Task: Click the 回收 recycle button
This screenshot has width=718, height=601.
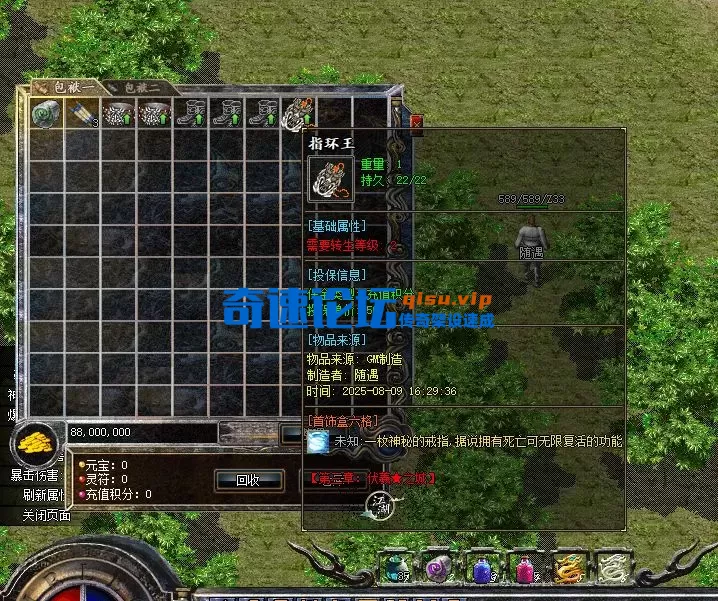Action: [247, 480]
